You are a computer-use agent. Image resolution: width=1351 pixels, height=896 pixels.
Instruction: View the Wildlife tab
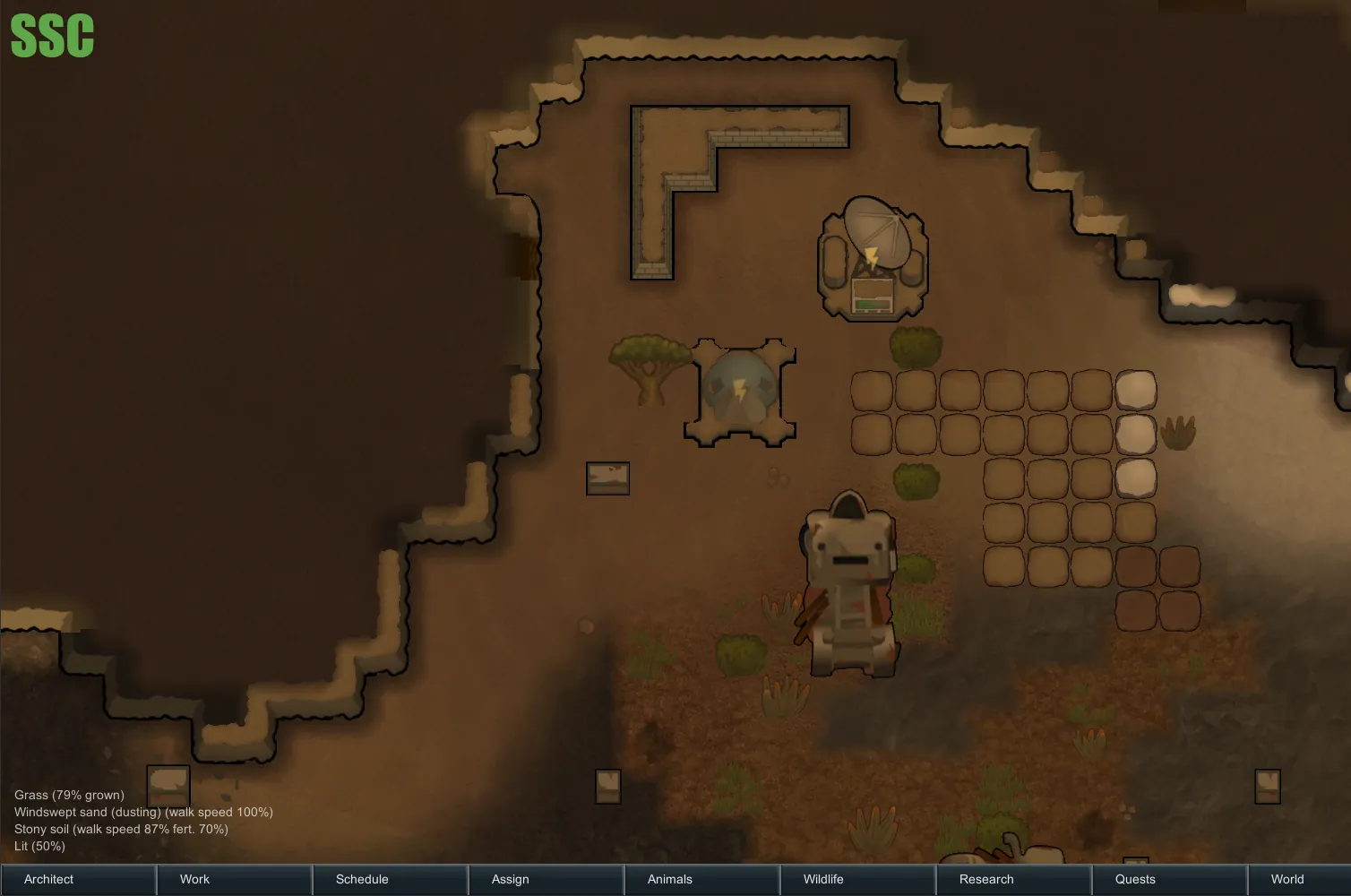(857, 880)
